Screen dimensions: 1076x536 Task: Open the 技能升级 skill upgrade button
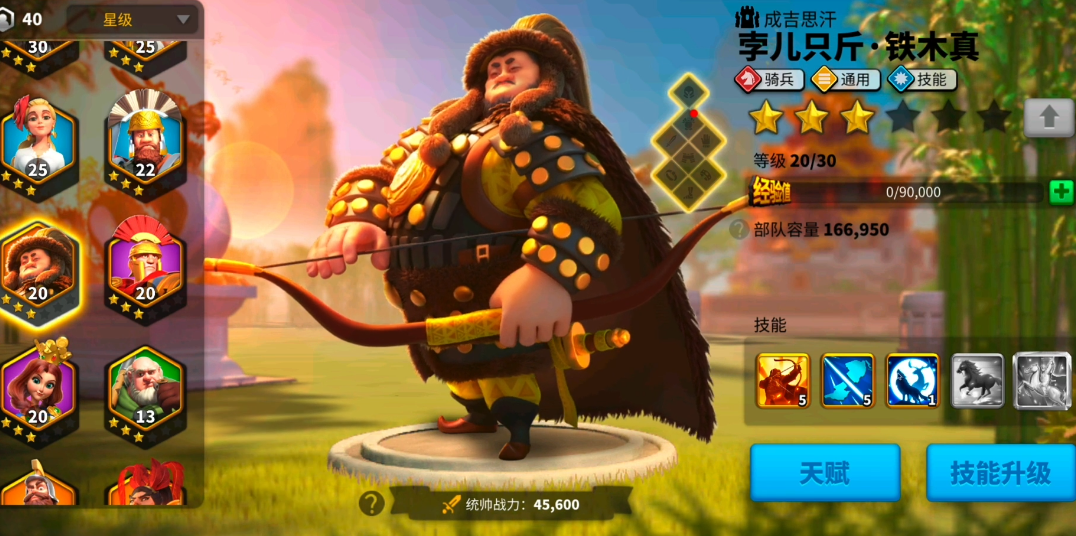click(1000, 472)
